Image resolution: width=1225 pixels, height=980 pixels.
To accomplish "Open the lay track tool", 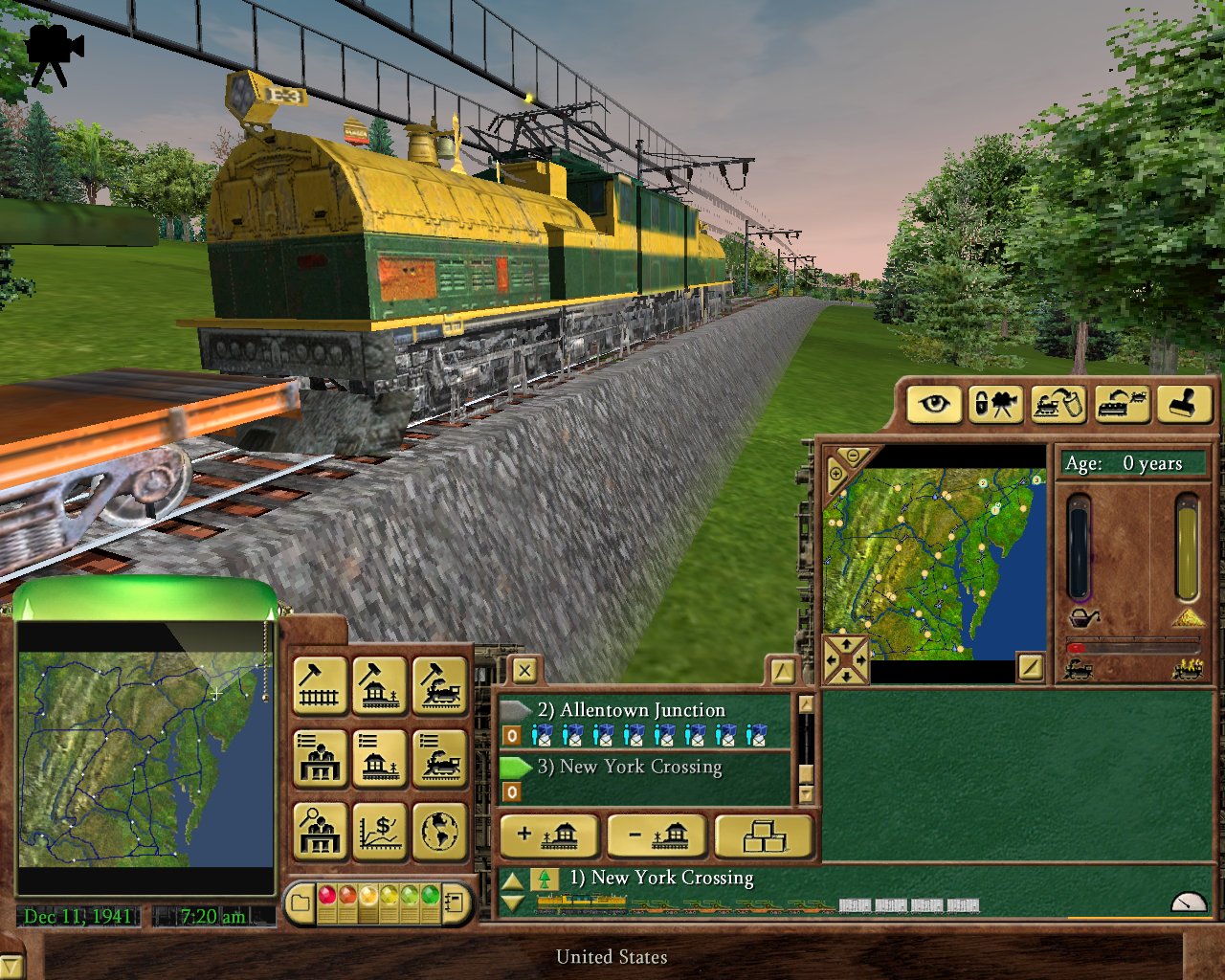I will [319, 686].
